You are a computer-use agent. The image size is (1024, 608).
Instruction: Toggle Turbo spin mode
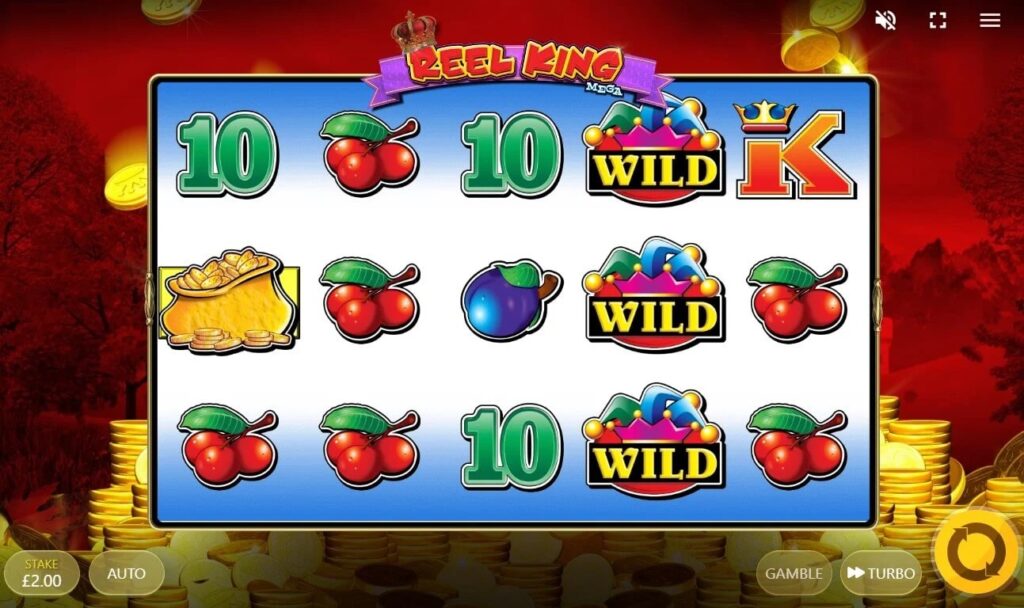[880, 574]
